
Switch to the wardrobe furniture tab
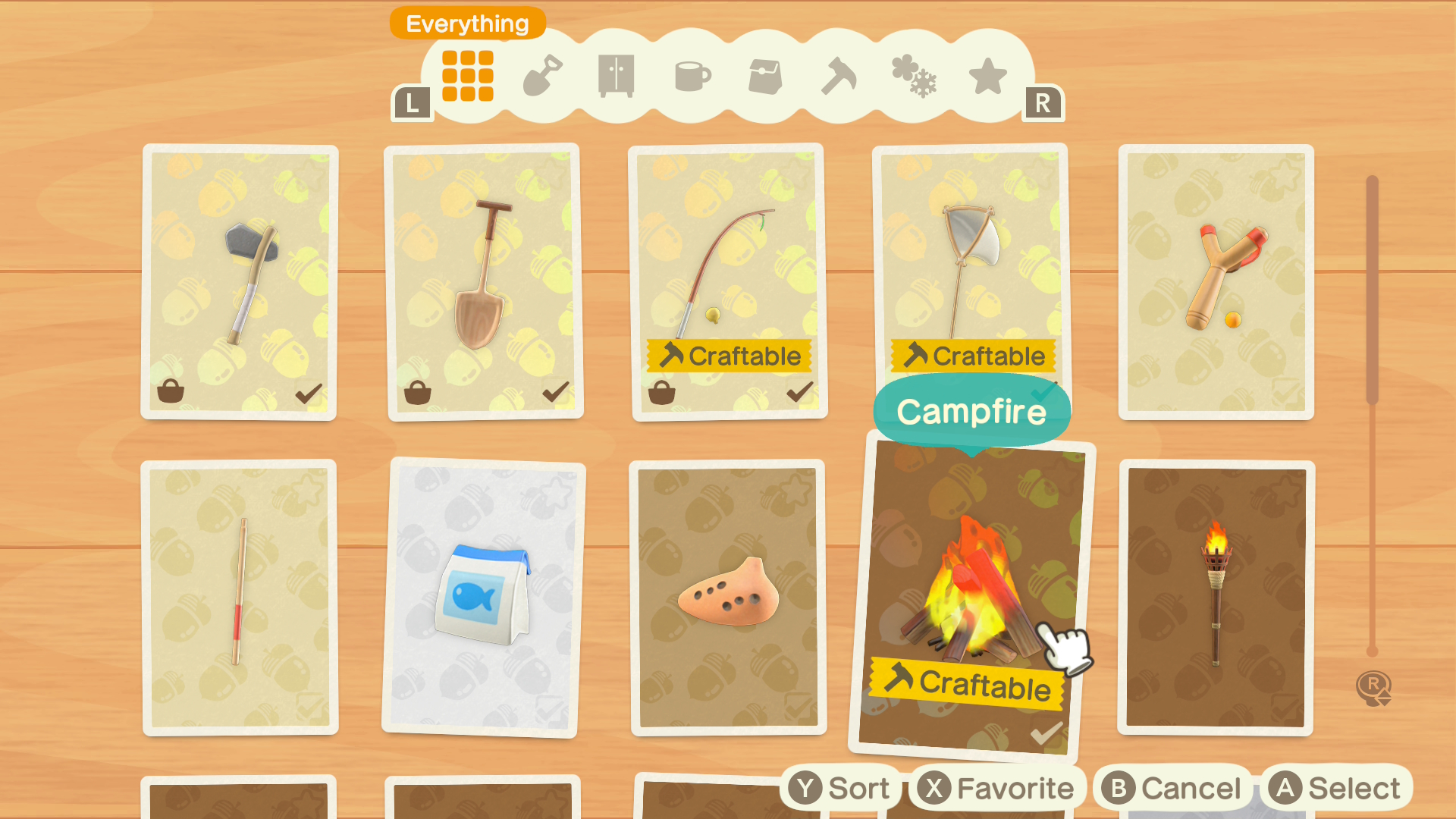tap(616, 76)
